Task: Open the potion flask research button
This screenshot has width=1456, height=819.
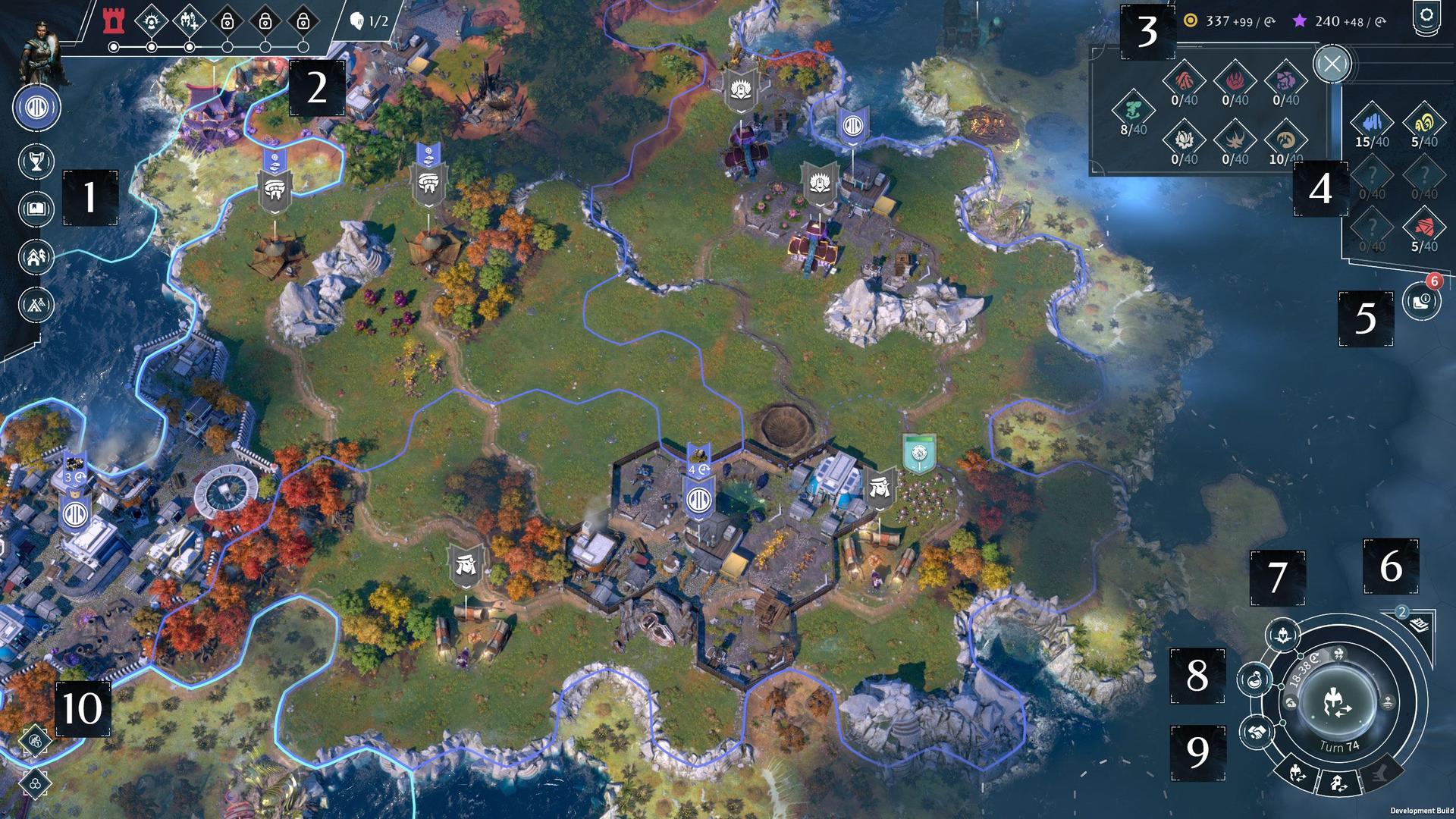Action: (x=1255, y=679)
